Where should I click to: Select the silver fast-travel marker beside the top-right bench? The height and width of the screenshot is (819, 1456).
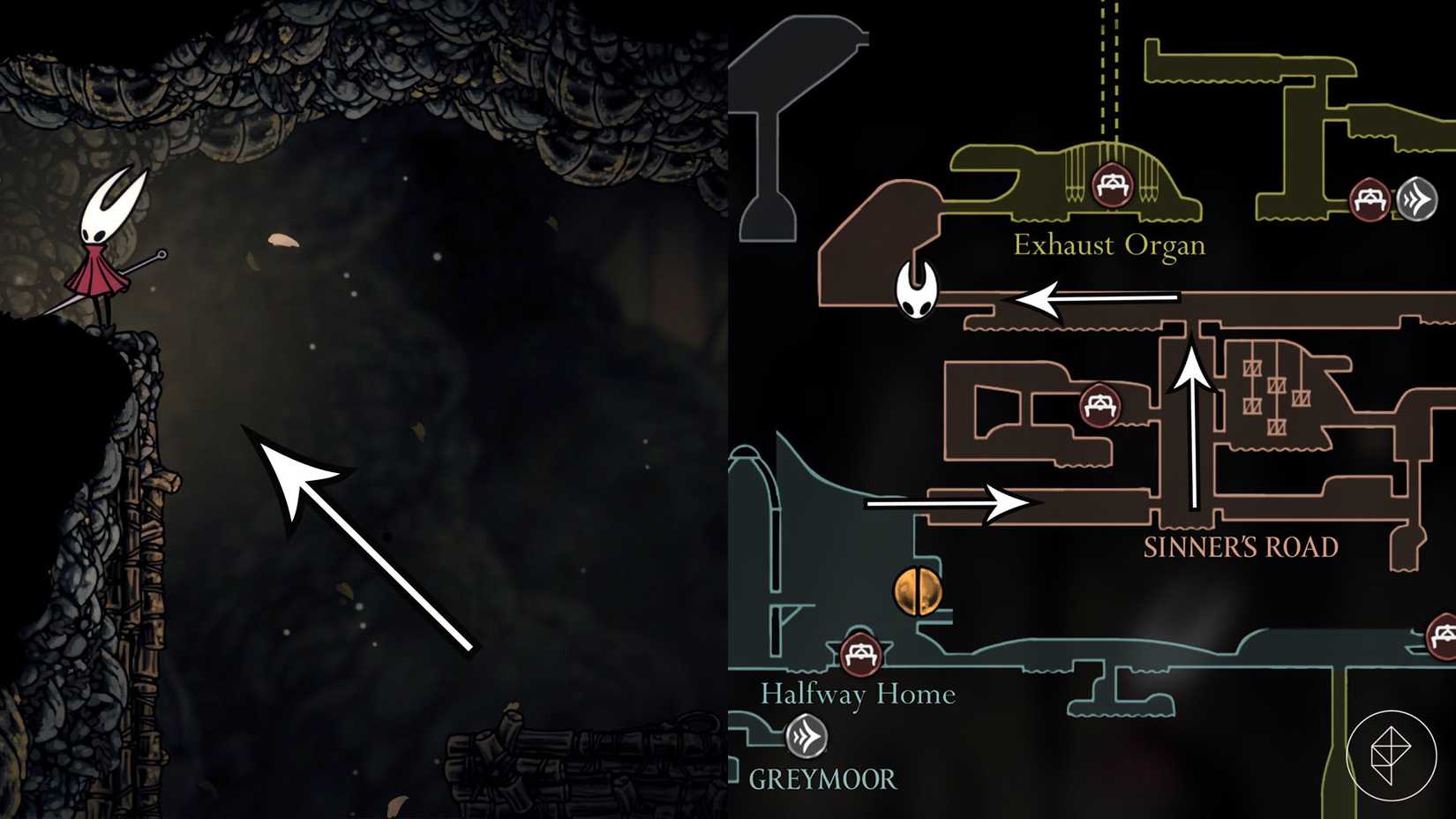coord(1415,200)
